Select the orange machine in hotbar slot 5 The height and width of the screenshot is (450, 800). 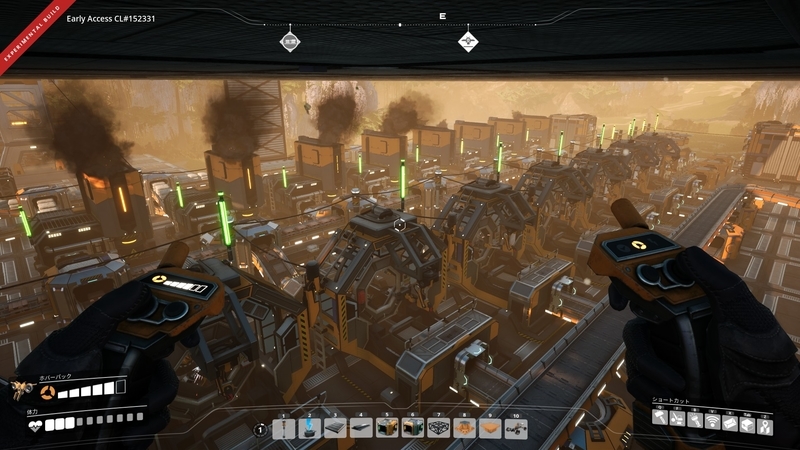click(x=387, y=428)
